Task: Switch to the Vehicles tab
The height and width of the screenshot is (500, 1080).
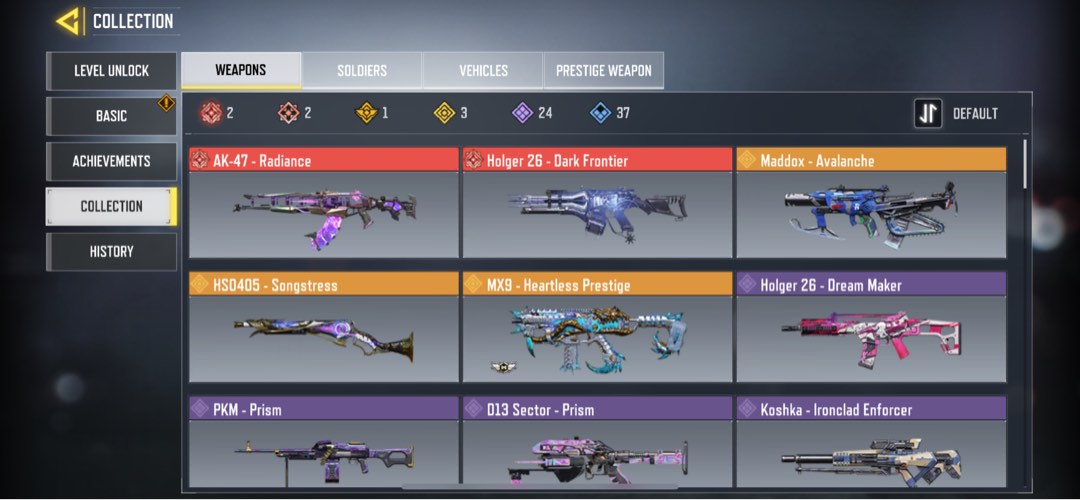Action: 483,71
